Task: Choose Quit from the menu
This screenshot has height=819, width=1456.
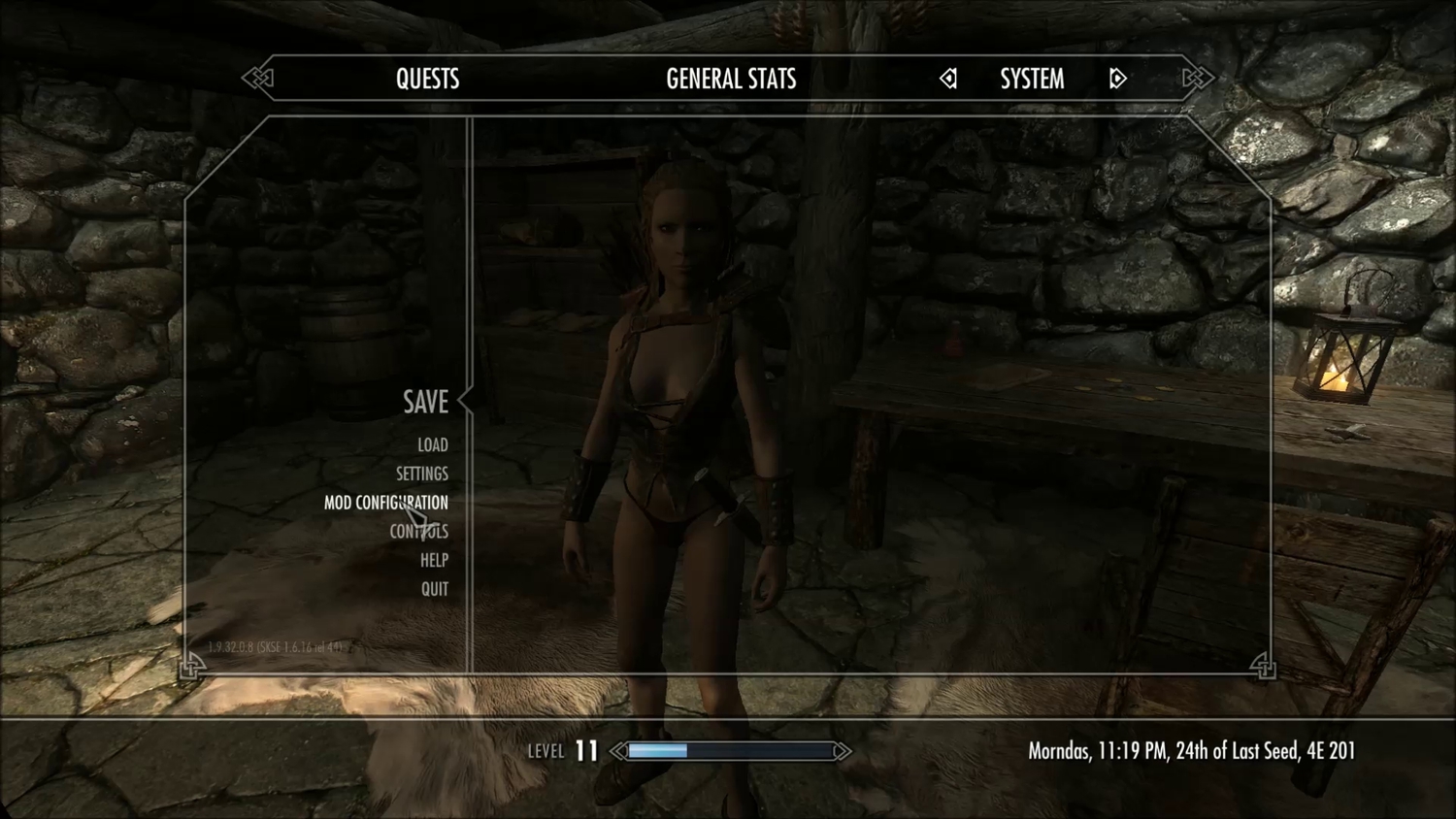Action: tap(434, 589)
